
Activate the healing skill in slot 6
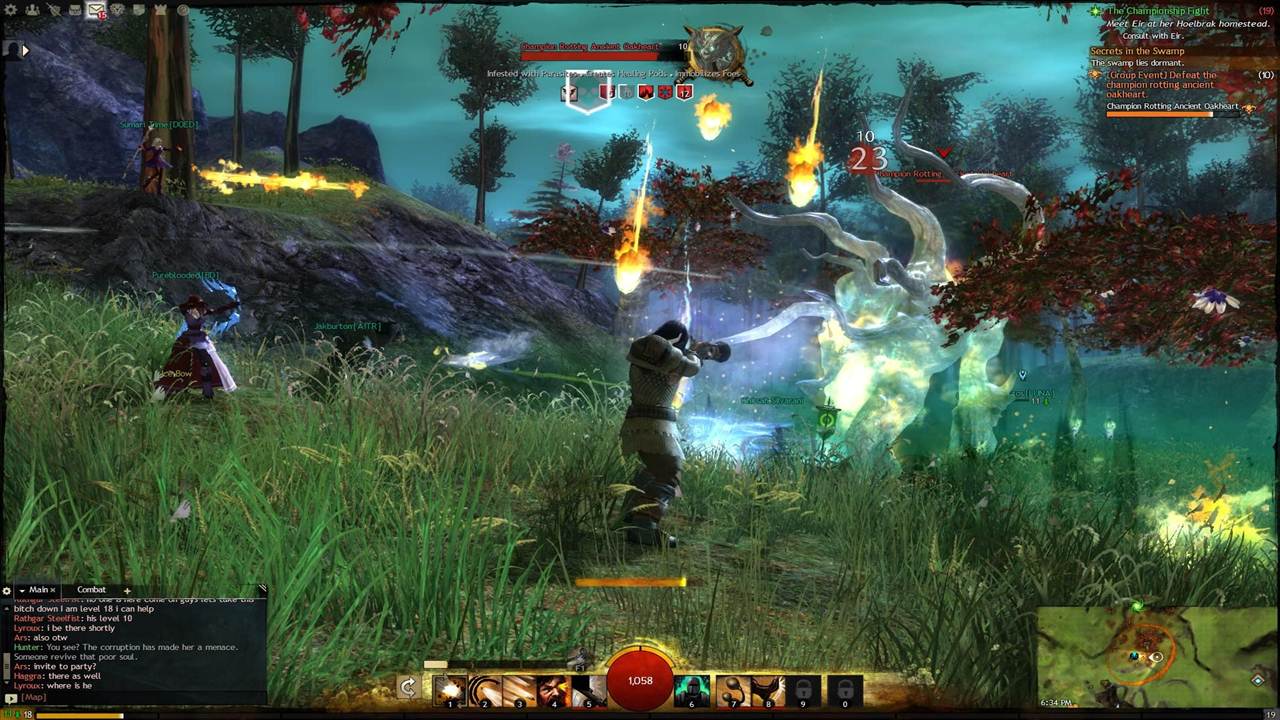691,690
